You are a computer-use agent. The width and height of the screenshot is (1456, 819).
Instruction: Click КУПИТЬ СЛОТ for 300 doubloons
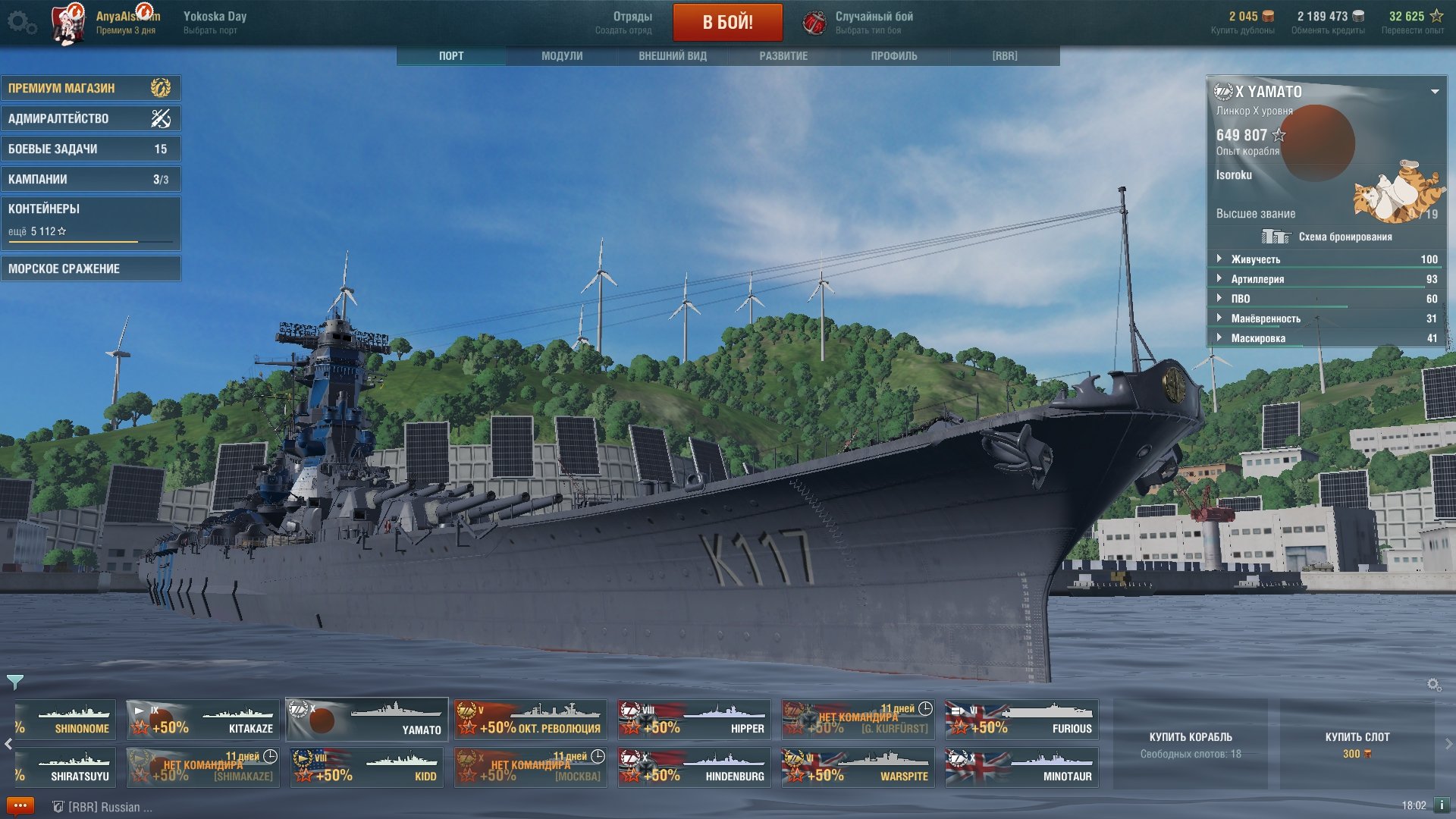tap(1357, 744)
